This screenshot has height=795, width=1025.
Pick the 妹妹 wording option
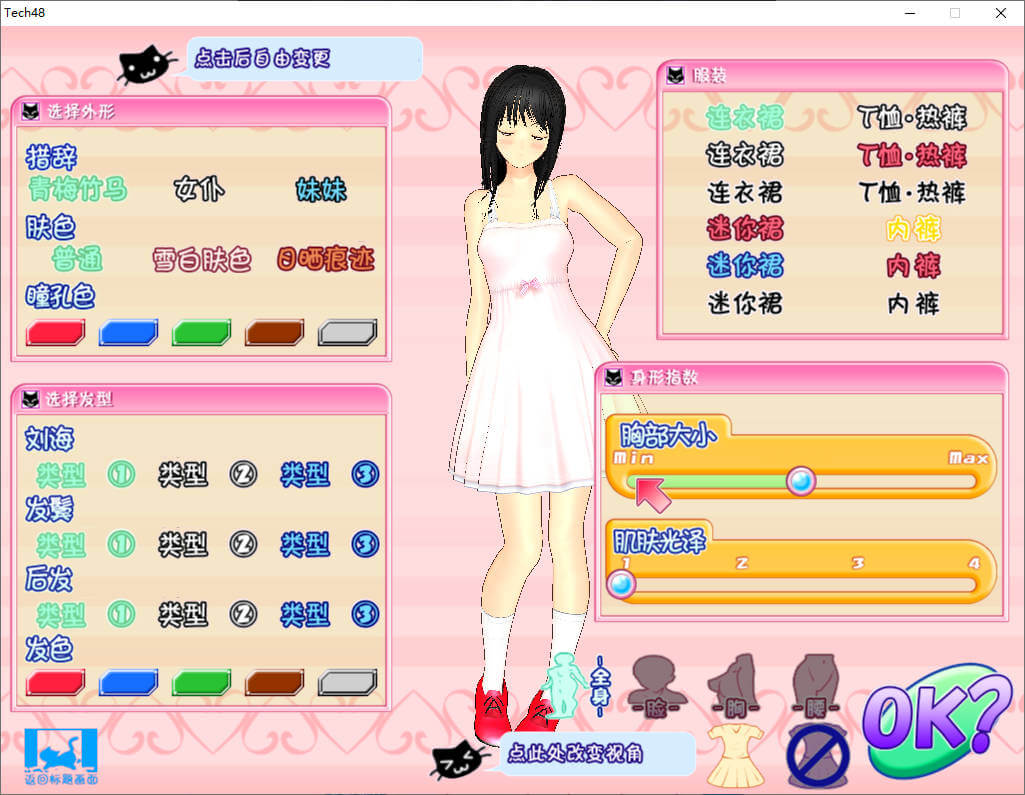(321, 189)
